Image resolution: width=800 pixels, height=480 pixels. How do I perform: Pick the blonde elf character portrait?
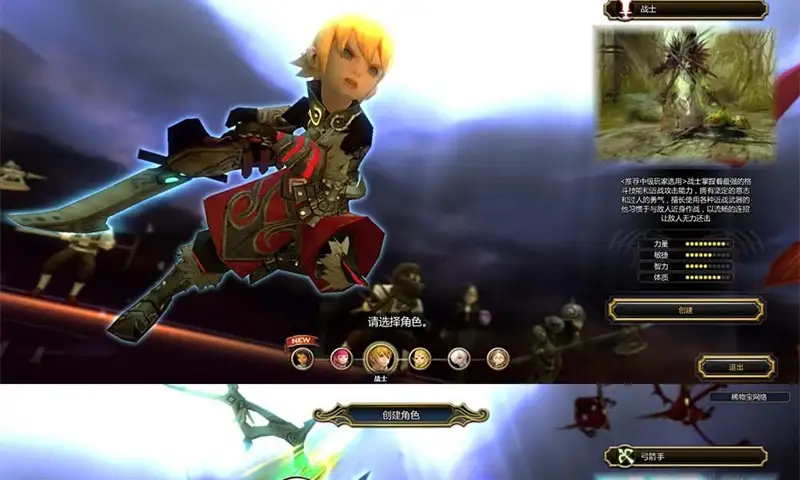(420, 358)
